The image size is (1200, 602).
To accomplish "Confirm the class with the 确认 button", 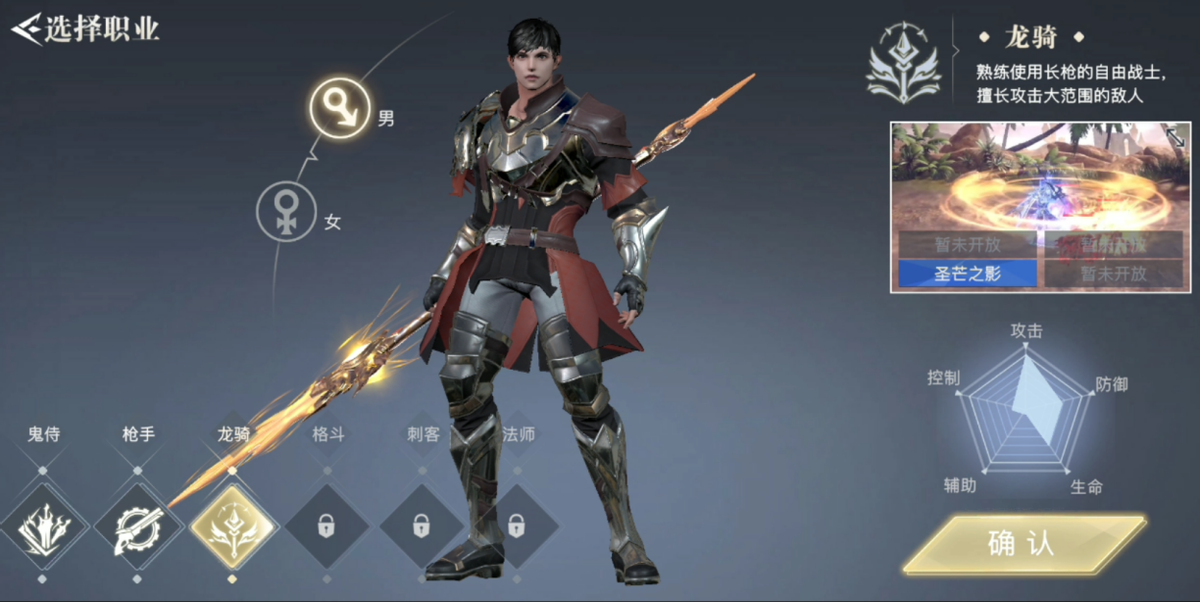I will 1022,543.
